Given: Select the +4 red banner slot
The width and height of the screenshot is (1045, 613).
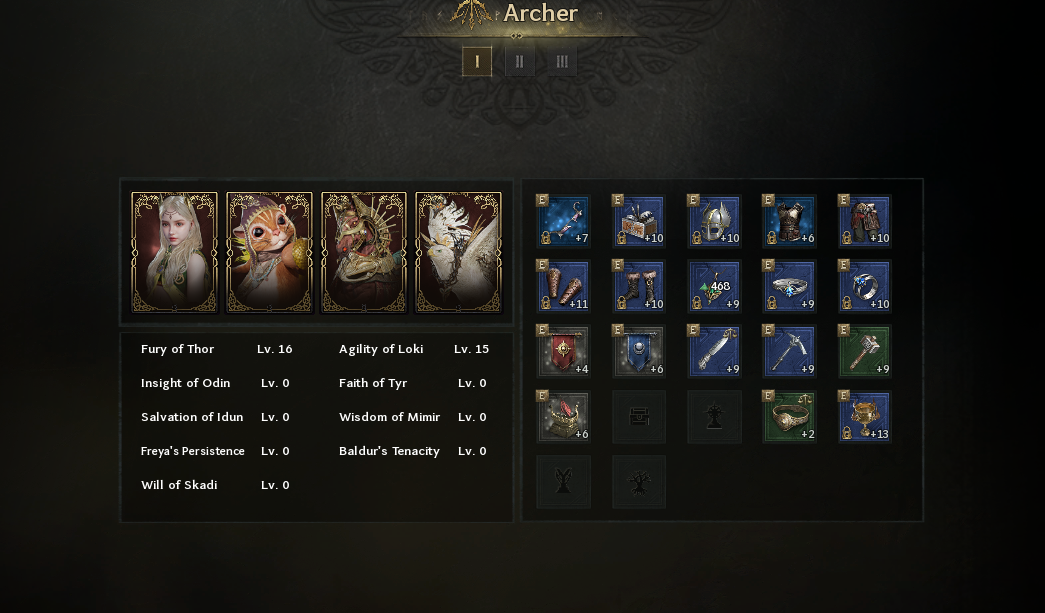Looking at the screenshot, I should (564, 352).
